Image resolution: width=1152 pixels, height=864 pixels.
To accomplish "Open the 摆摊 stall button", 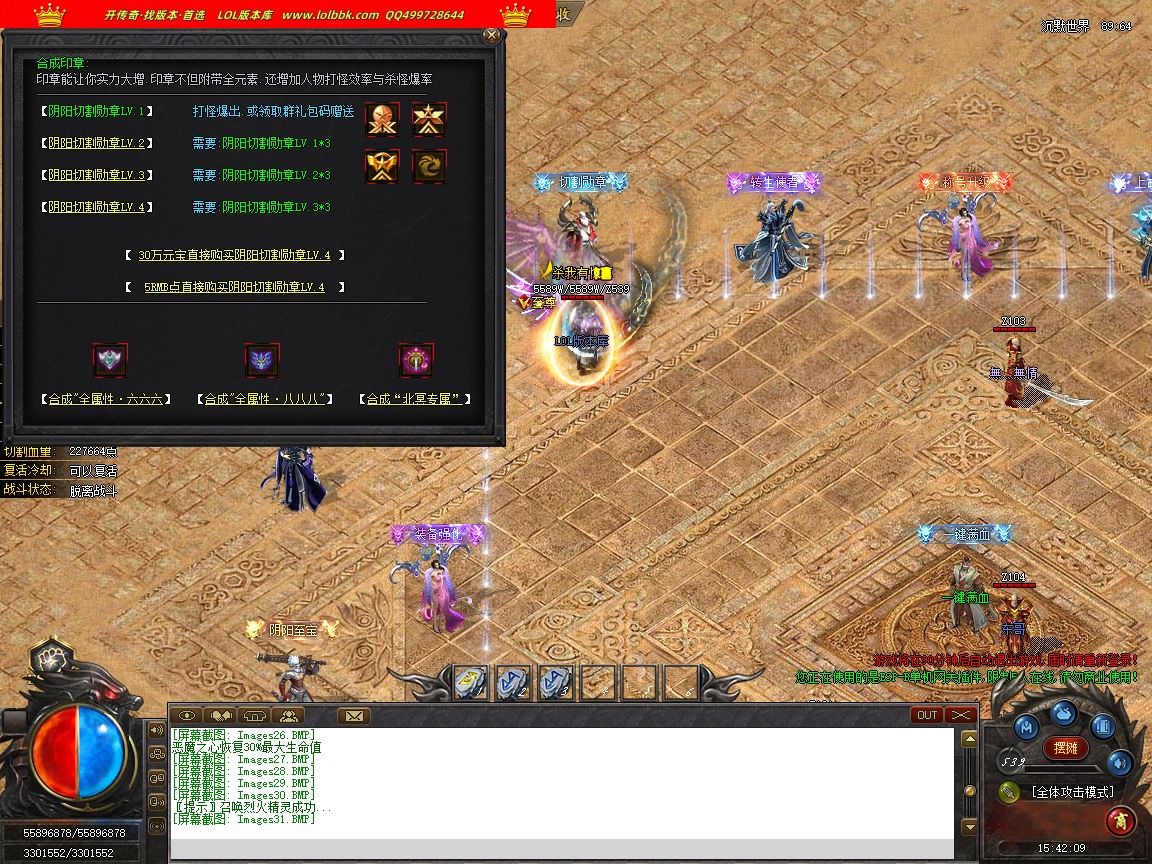I will pos(1066,747).
